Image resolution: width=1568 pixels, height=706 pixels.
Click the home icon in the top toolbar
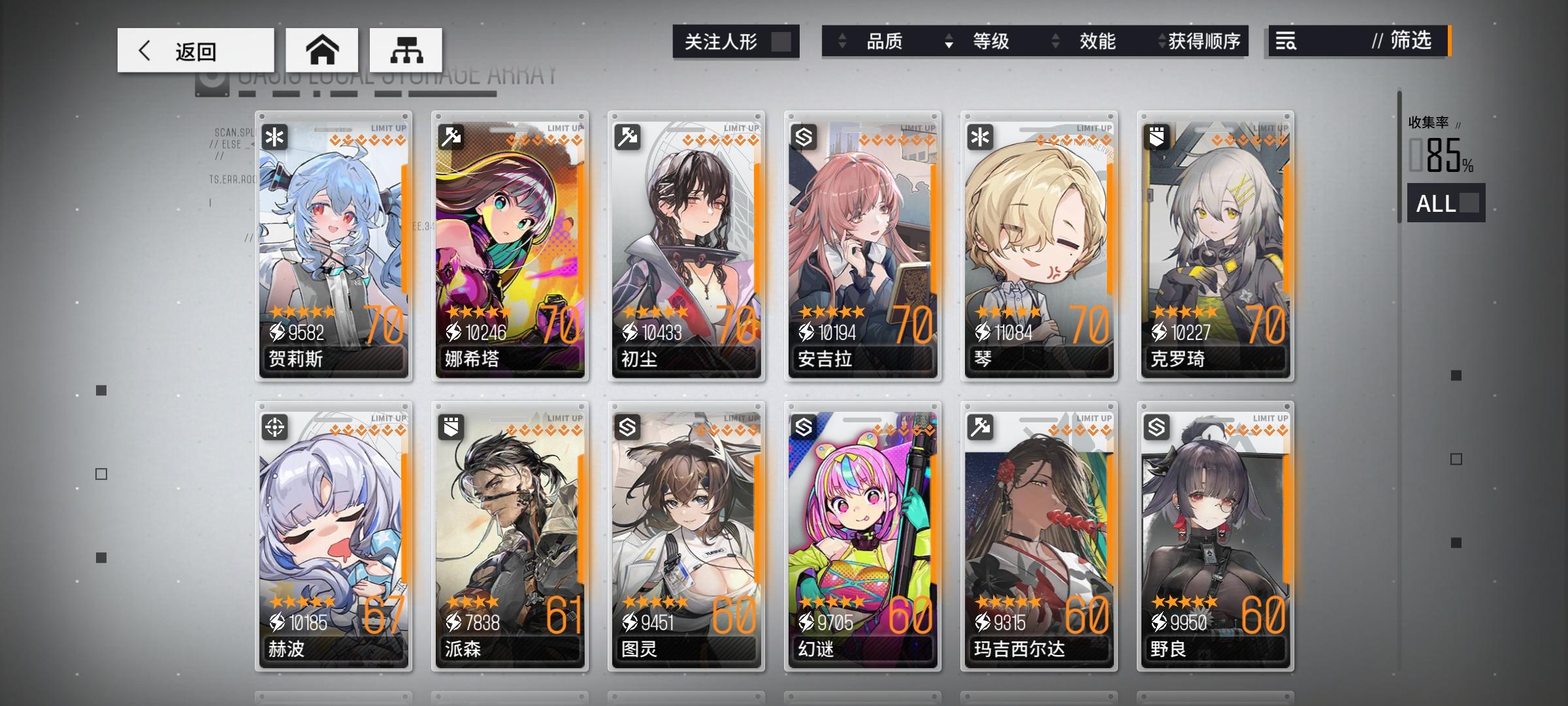[x=323, y=49]
